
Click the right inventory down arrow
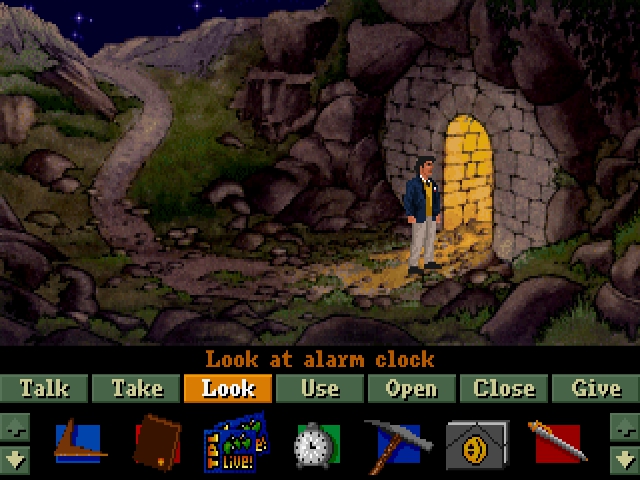[623, 461]
